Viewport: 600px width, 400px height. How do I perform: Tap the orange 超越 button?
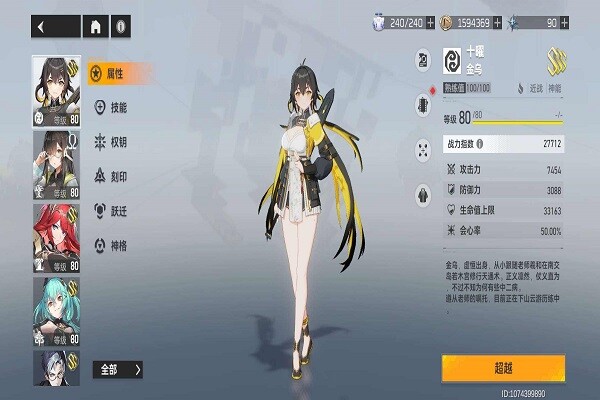pyautogui.click(x=503, y=368)
